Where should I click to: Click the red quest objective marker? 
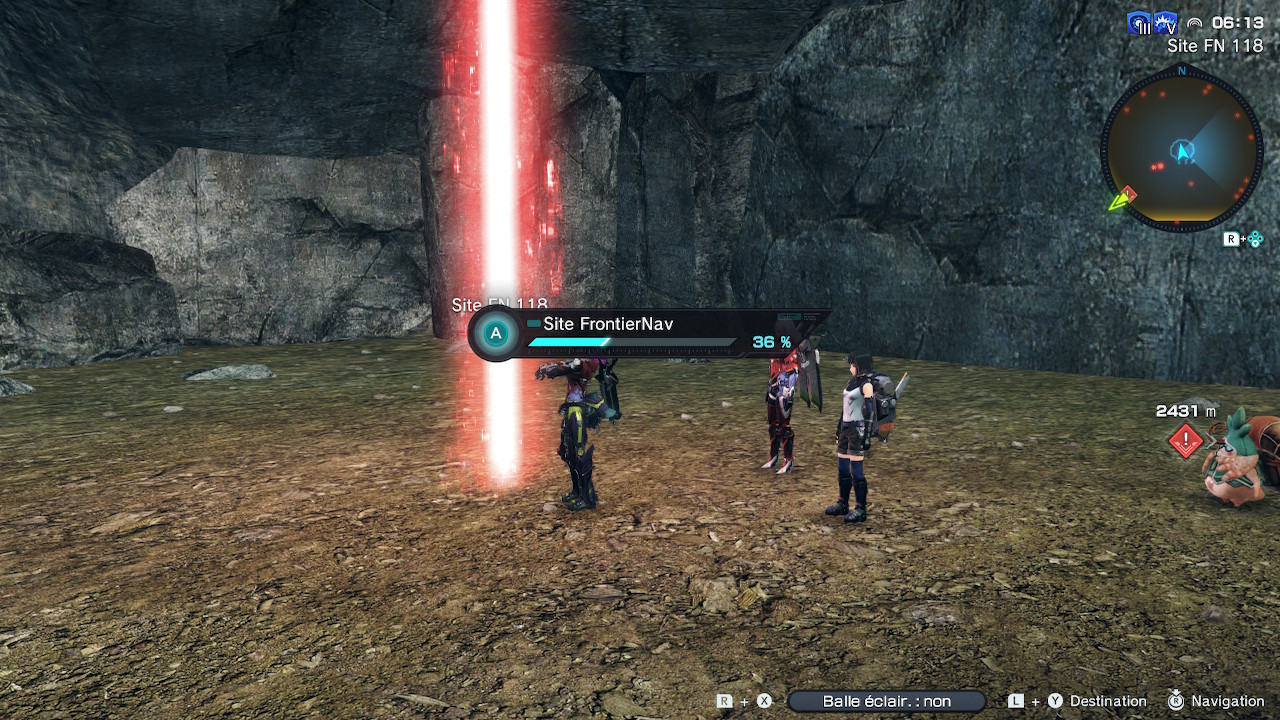tap(1185, 440)
